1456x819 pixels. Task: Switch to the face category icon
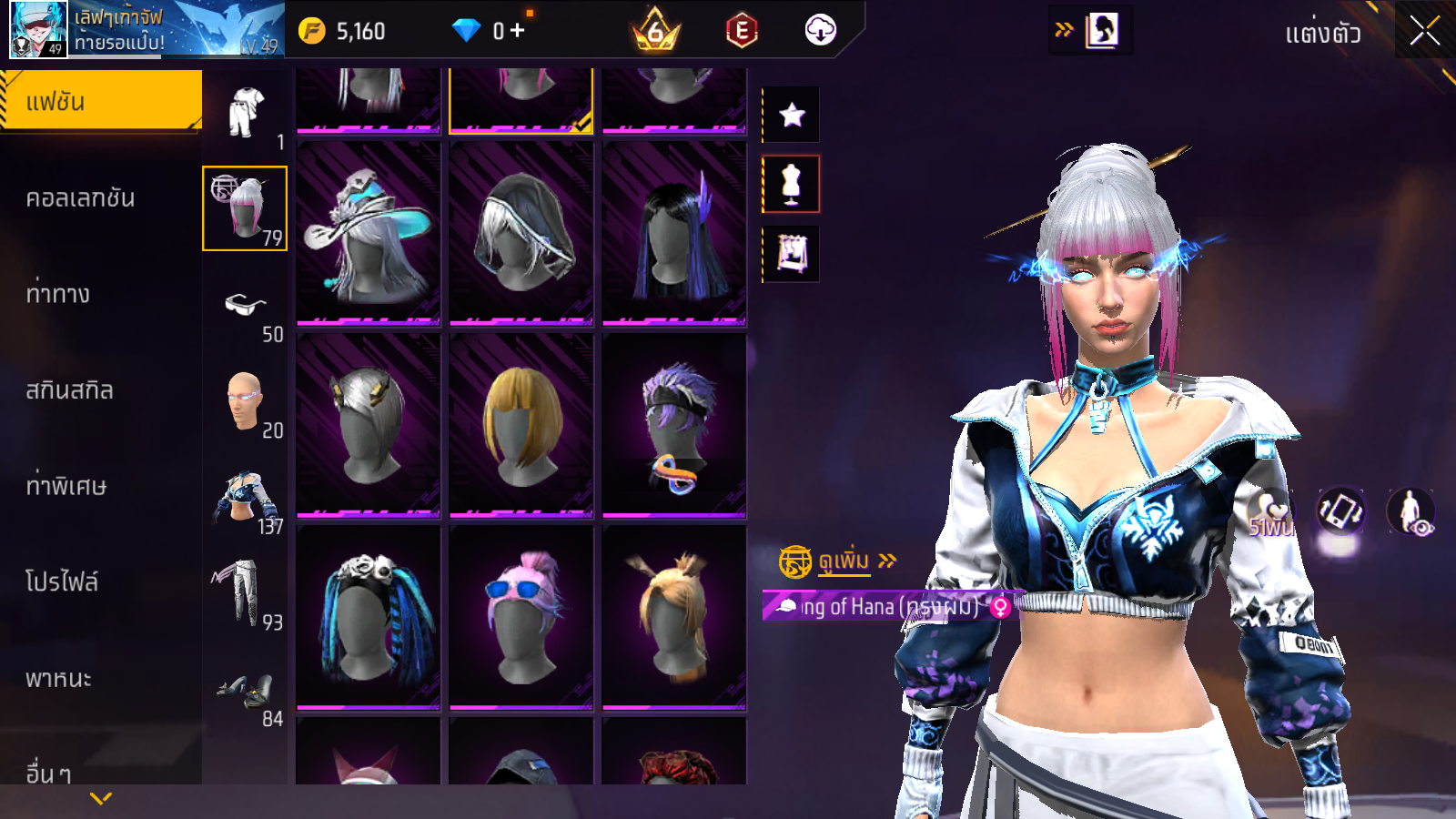click(245, 401)
